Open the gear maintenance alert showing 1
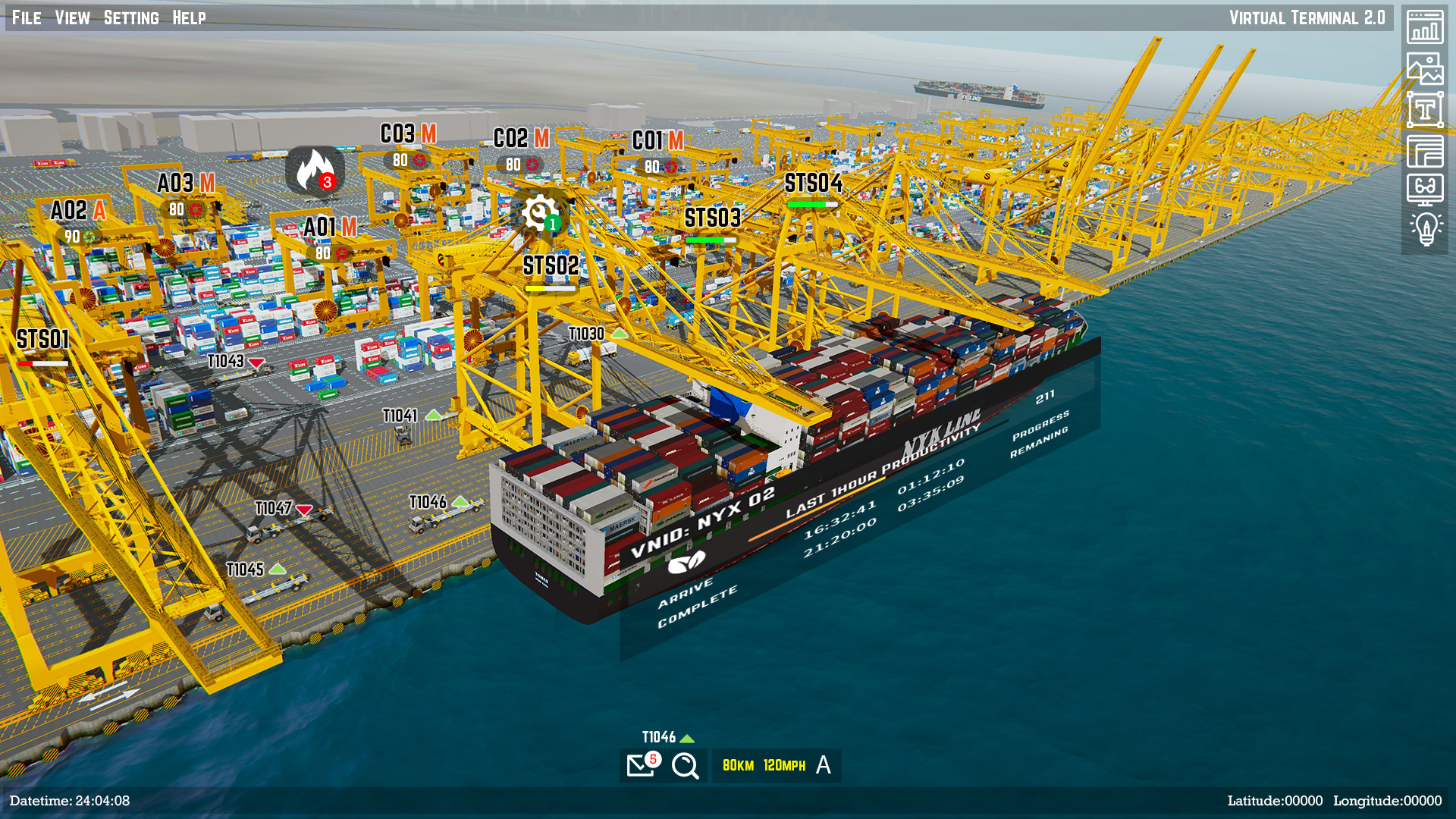 coord(540,213)
